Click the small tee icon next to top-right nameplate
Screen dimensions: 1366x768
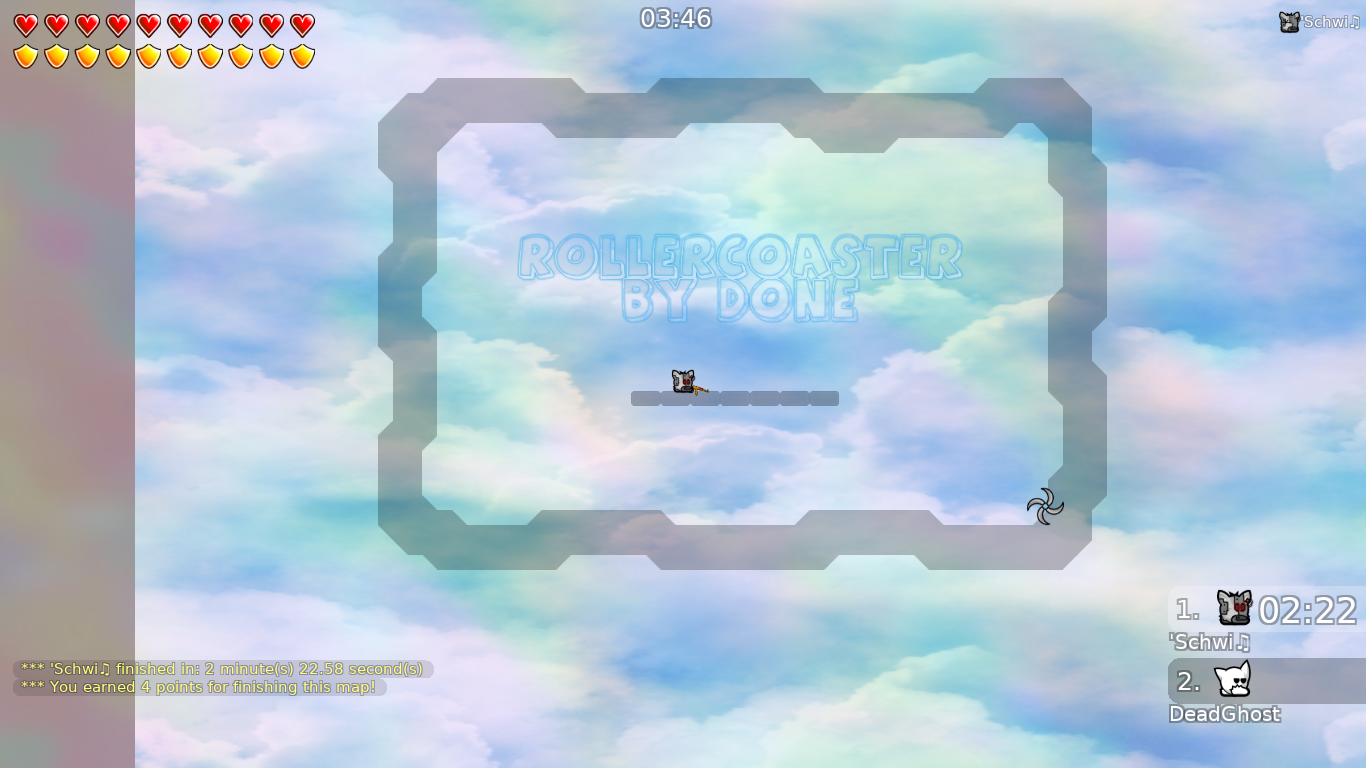(1290, 19)
